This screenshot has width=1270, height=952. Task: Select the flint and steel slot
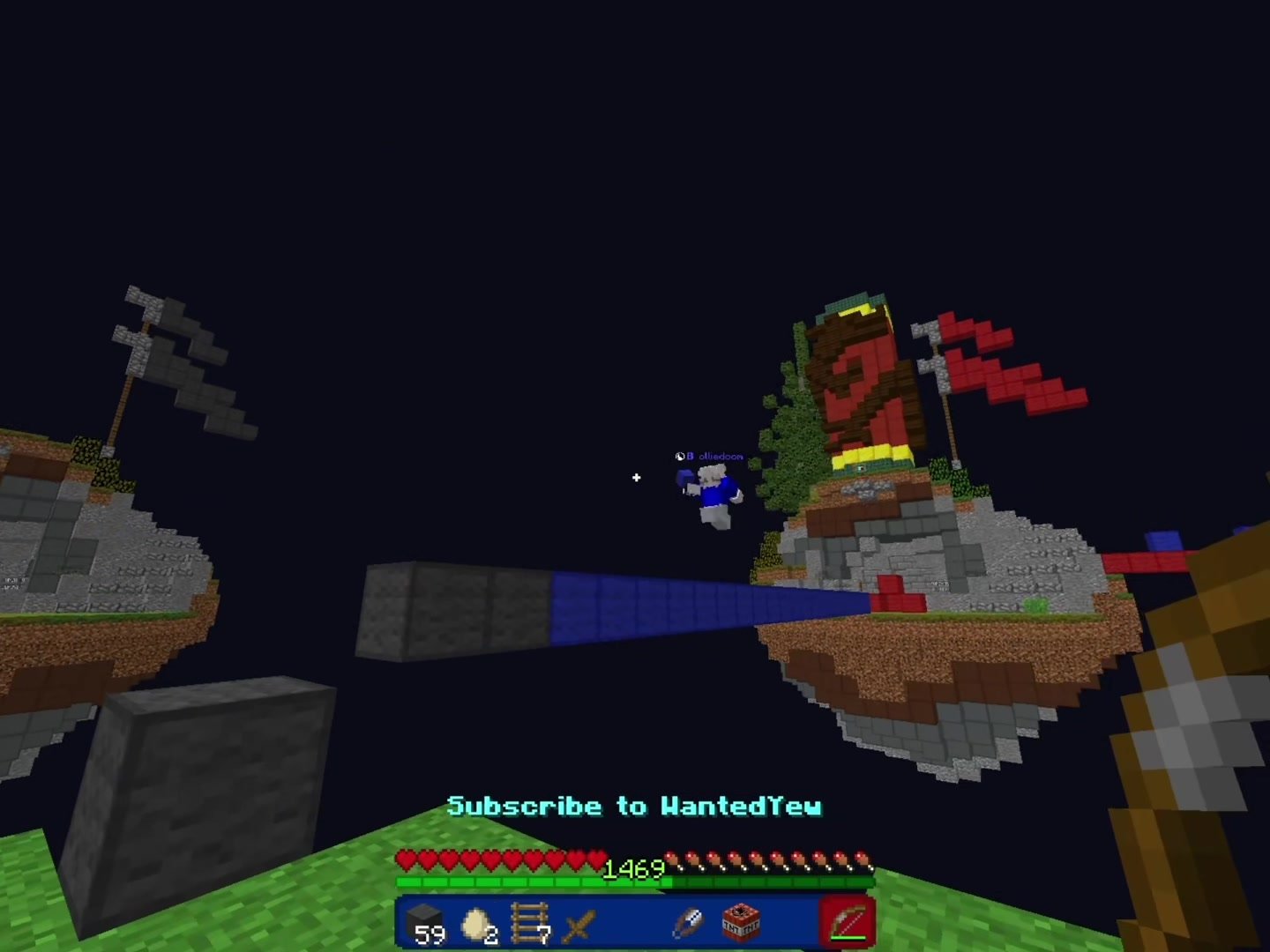[x=687, y=923]
